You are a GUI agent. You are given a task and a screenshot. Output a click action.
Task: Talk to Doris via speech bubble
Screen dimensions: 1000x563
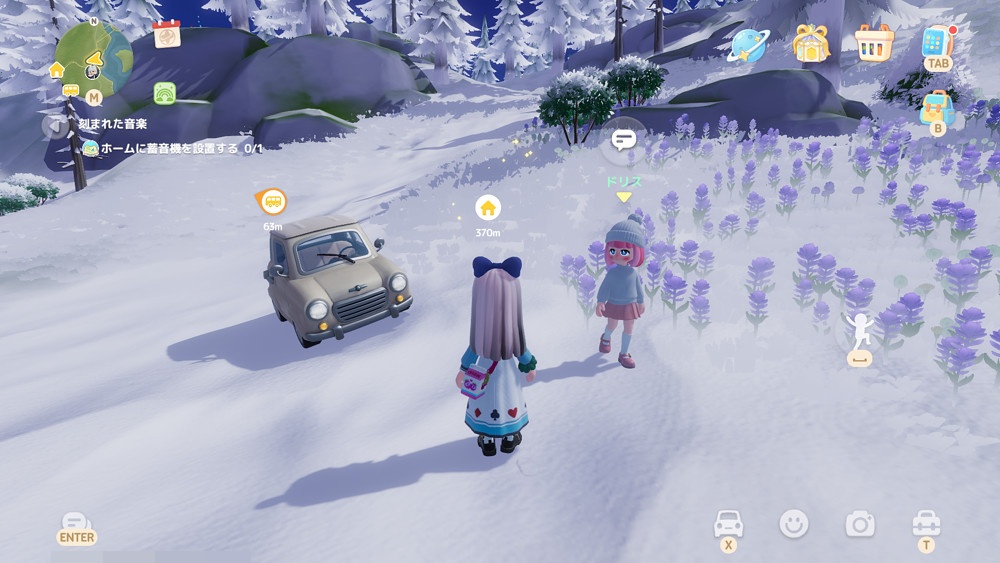(624, 140)
